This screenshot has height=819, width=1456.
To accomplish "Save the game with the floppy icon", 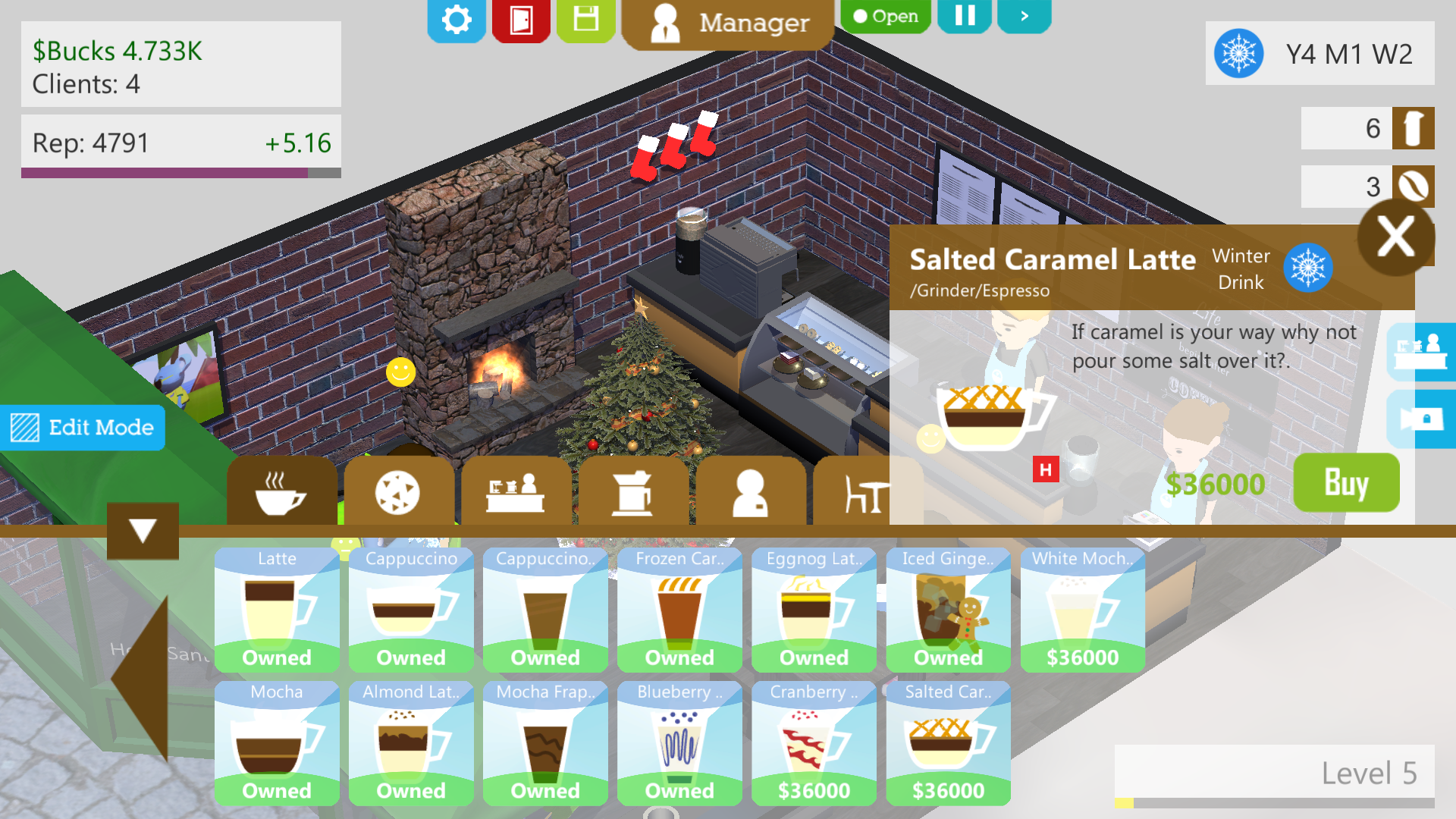I will click(x=585, y=20).
